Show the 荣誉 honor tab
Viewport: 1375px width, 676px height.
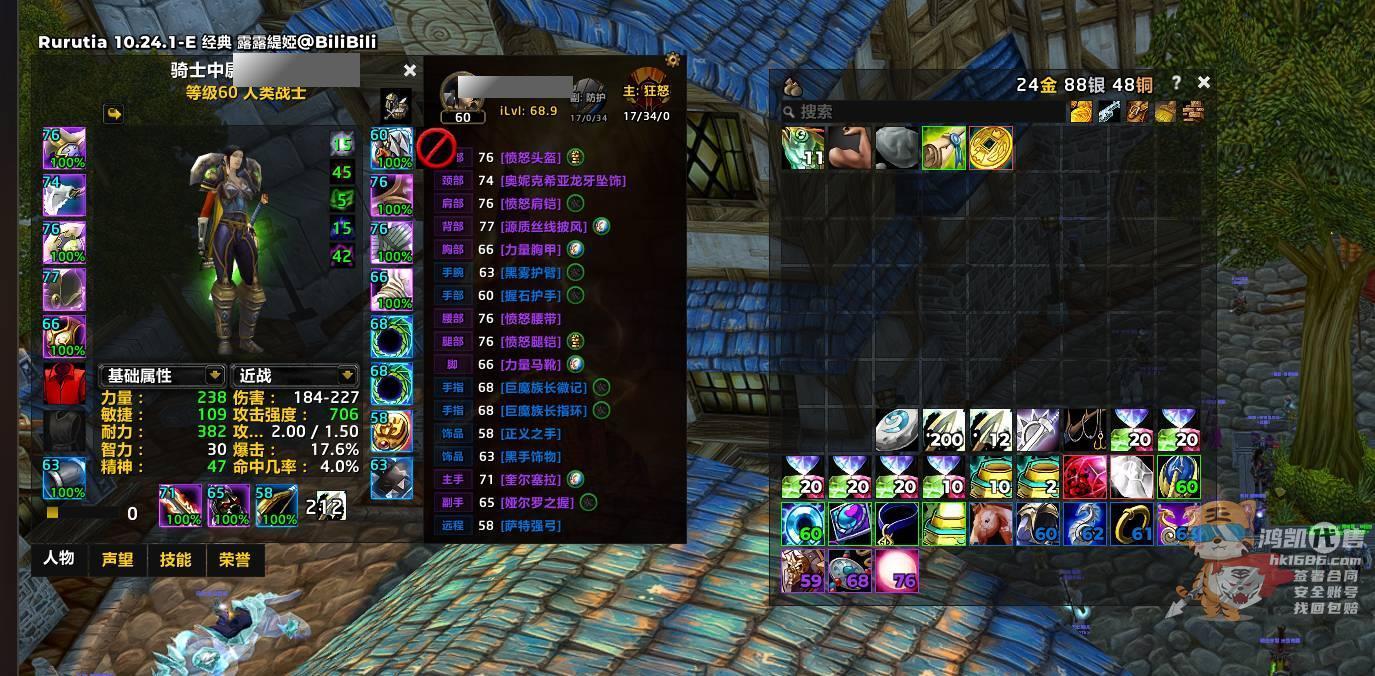click(234, 560)
